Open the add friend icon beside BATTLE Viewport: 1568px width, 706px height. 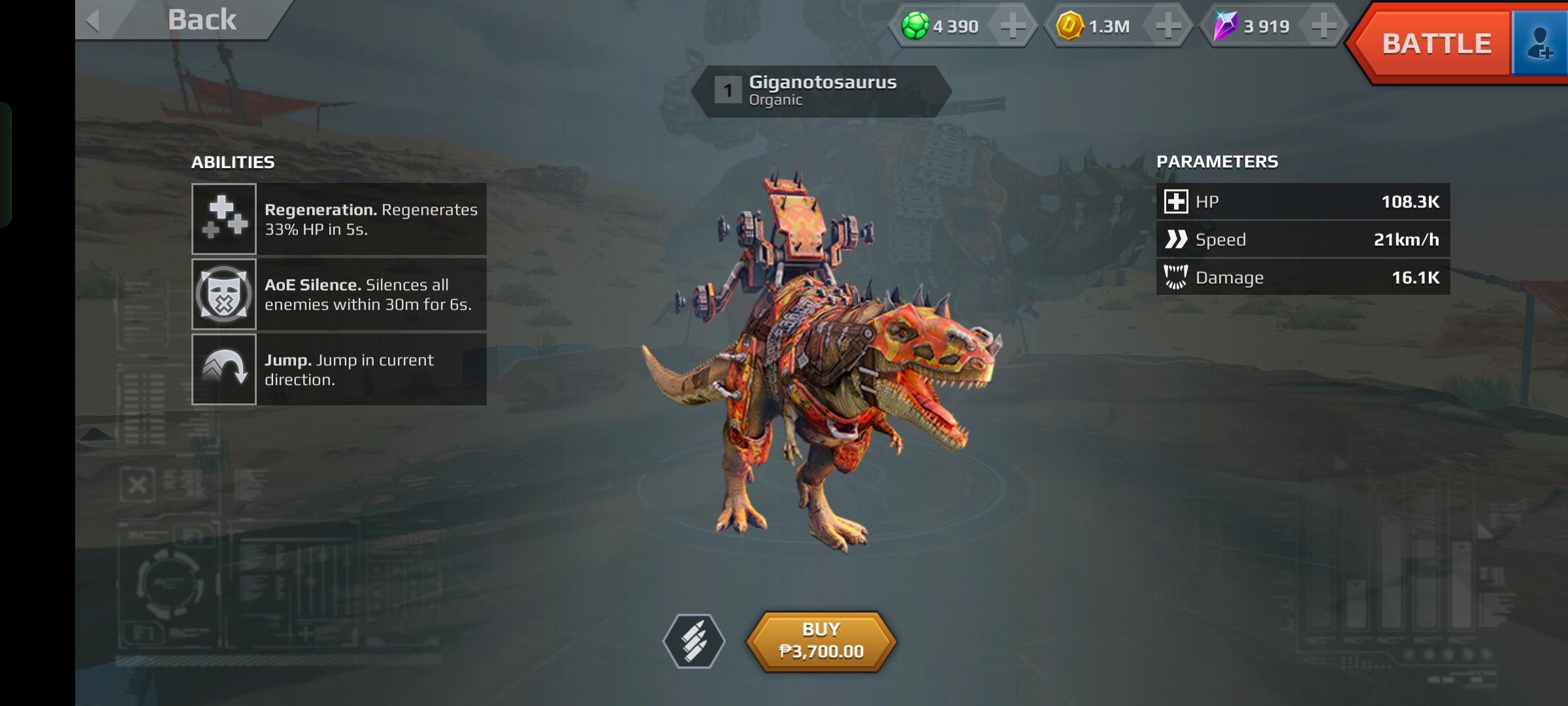(x=1540, y=44)
